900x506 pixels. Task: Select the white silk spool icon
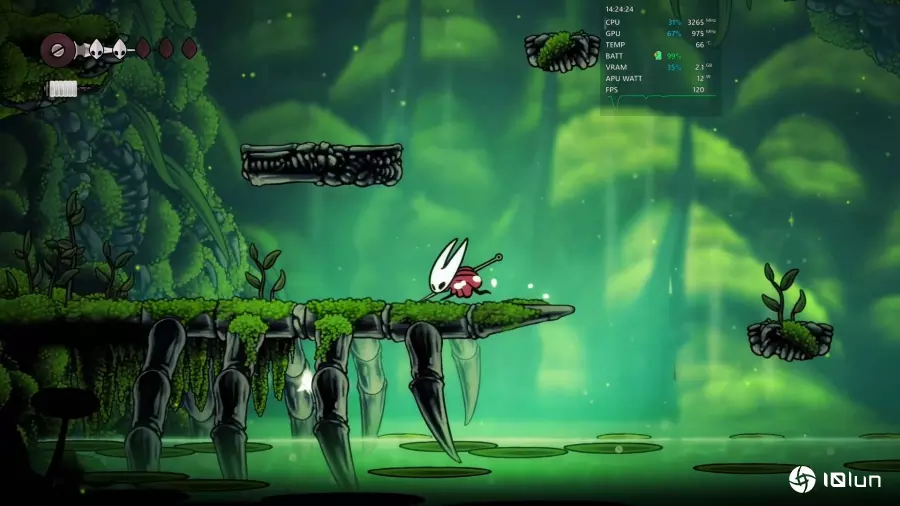pos(63,89)
